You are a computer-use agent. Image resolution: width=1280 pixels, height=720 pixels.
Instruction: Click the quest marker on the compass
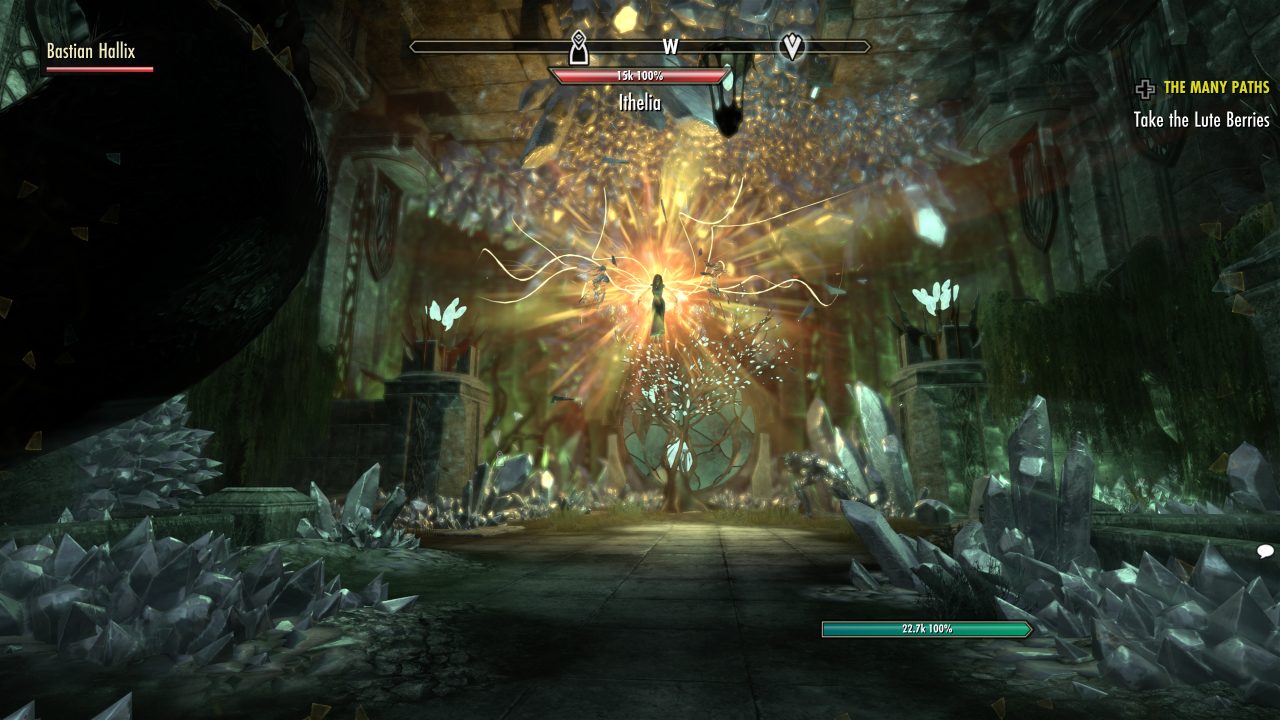click(791, 46)
